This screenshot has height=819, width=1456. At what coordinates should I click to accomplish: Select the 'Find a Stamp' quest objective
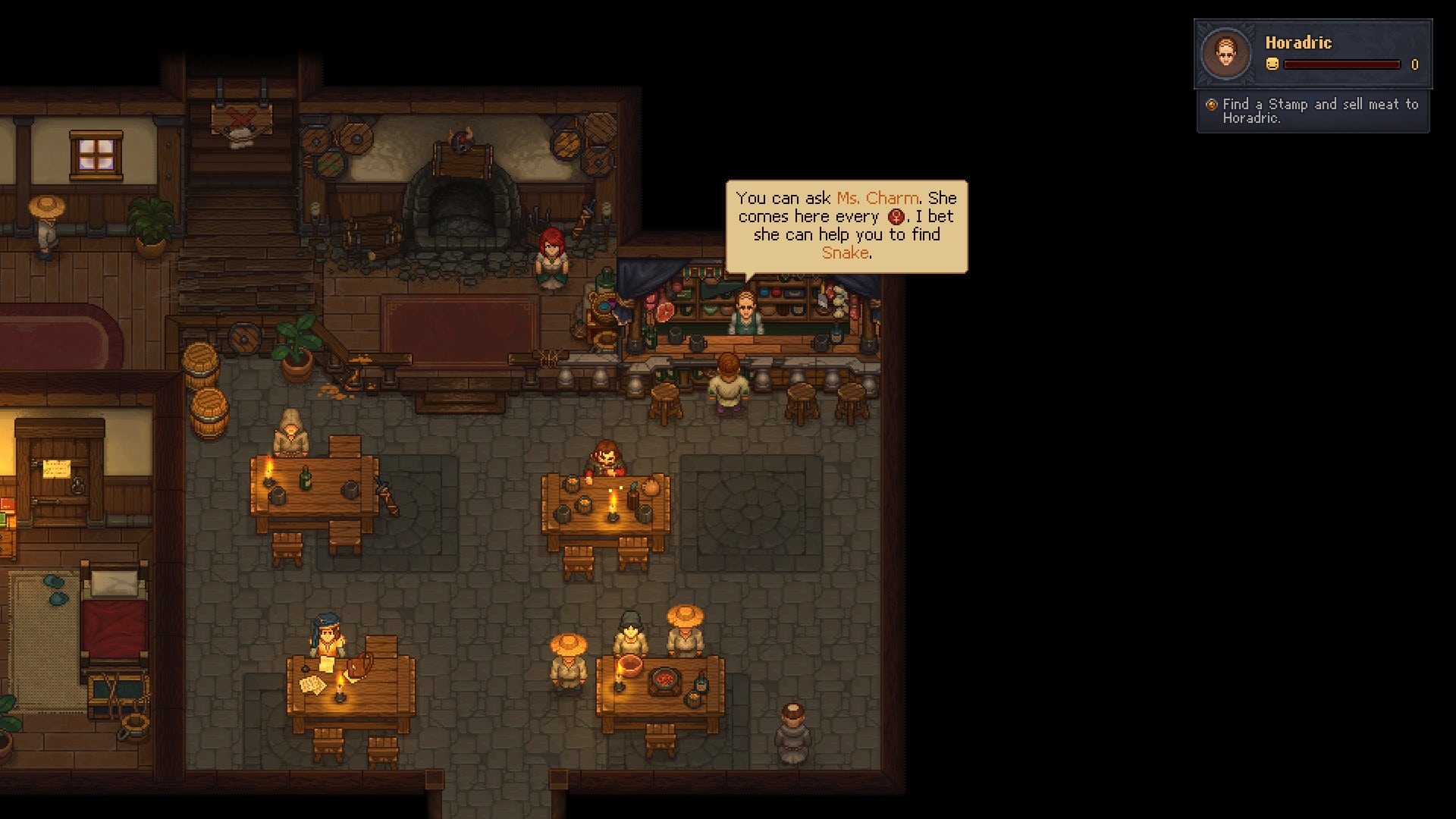[1319, 111]
